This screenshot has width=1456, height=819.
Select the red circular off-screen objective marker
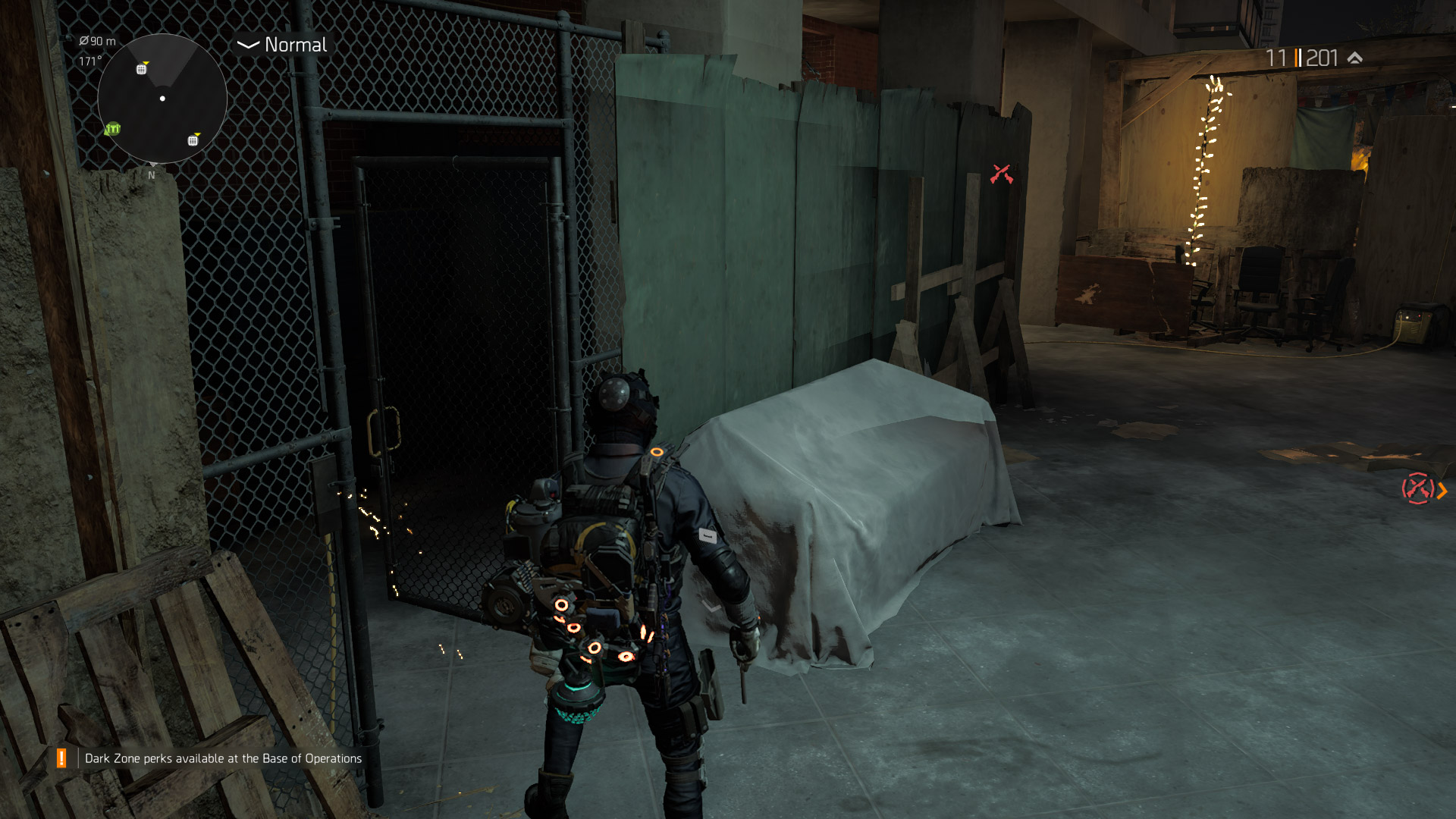pos(1417,489)
